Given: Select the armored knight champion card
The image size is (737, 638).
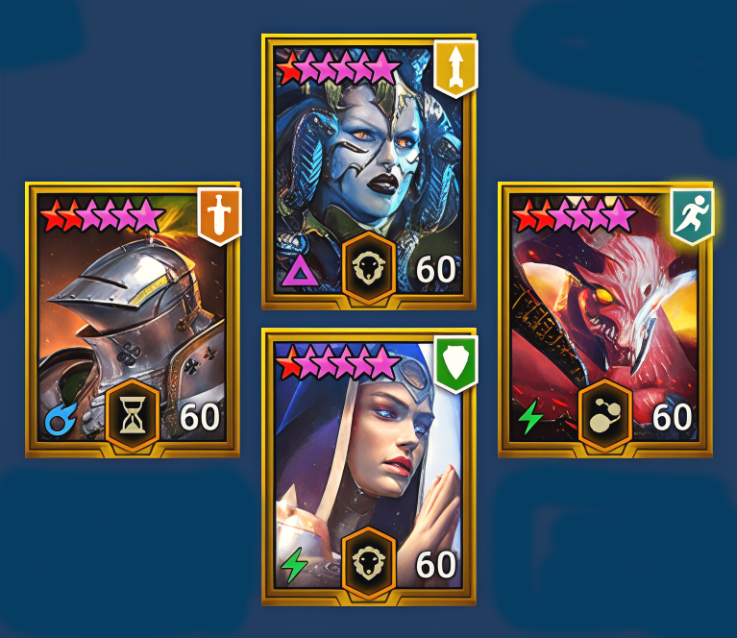Looking at the screenshot, I should coord(132,318).
